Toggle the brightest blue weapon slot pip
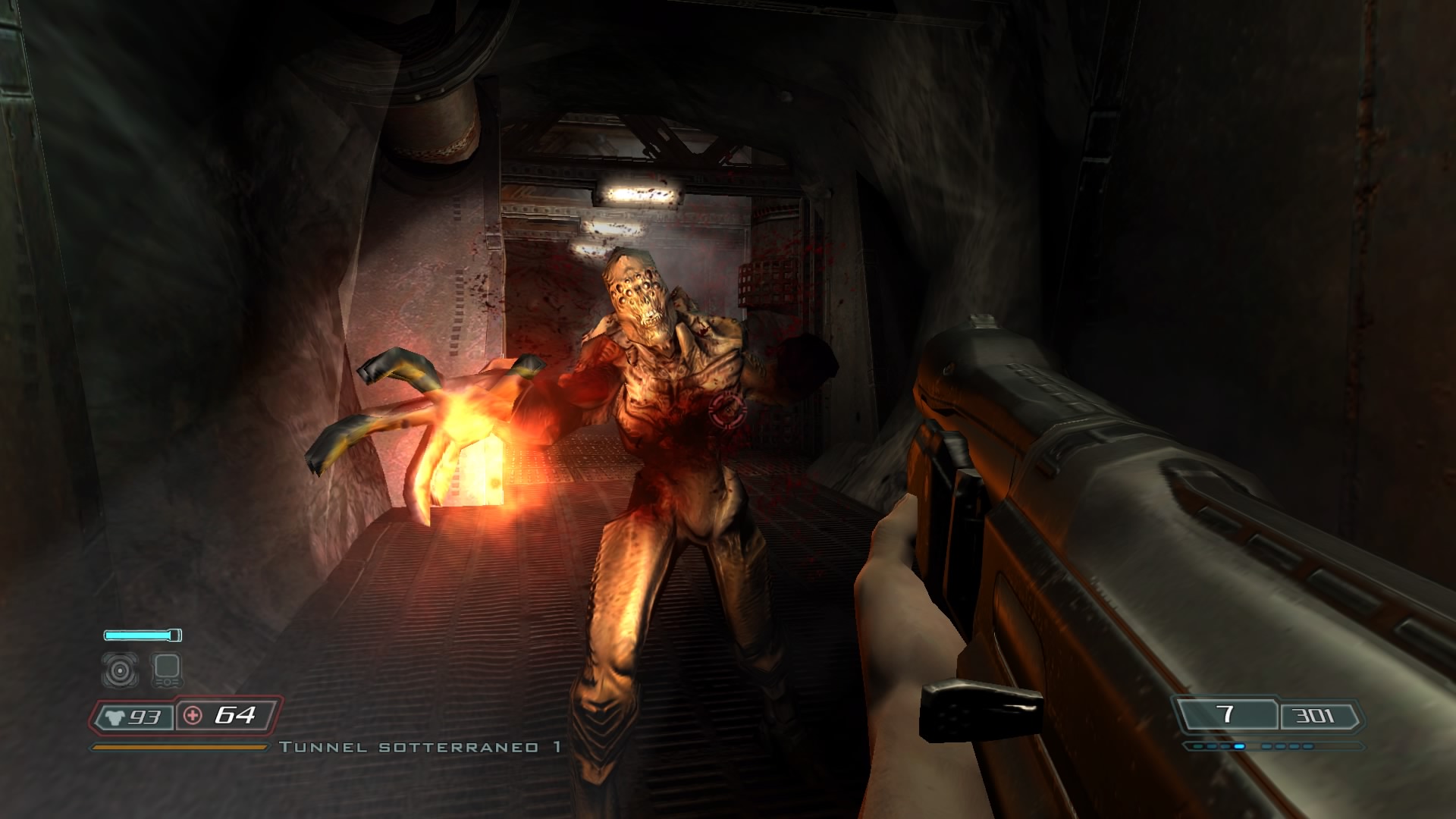 pos(1240,746)
